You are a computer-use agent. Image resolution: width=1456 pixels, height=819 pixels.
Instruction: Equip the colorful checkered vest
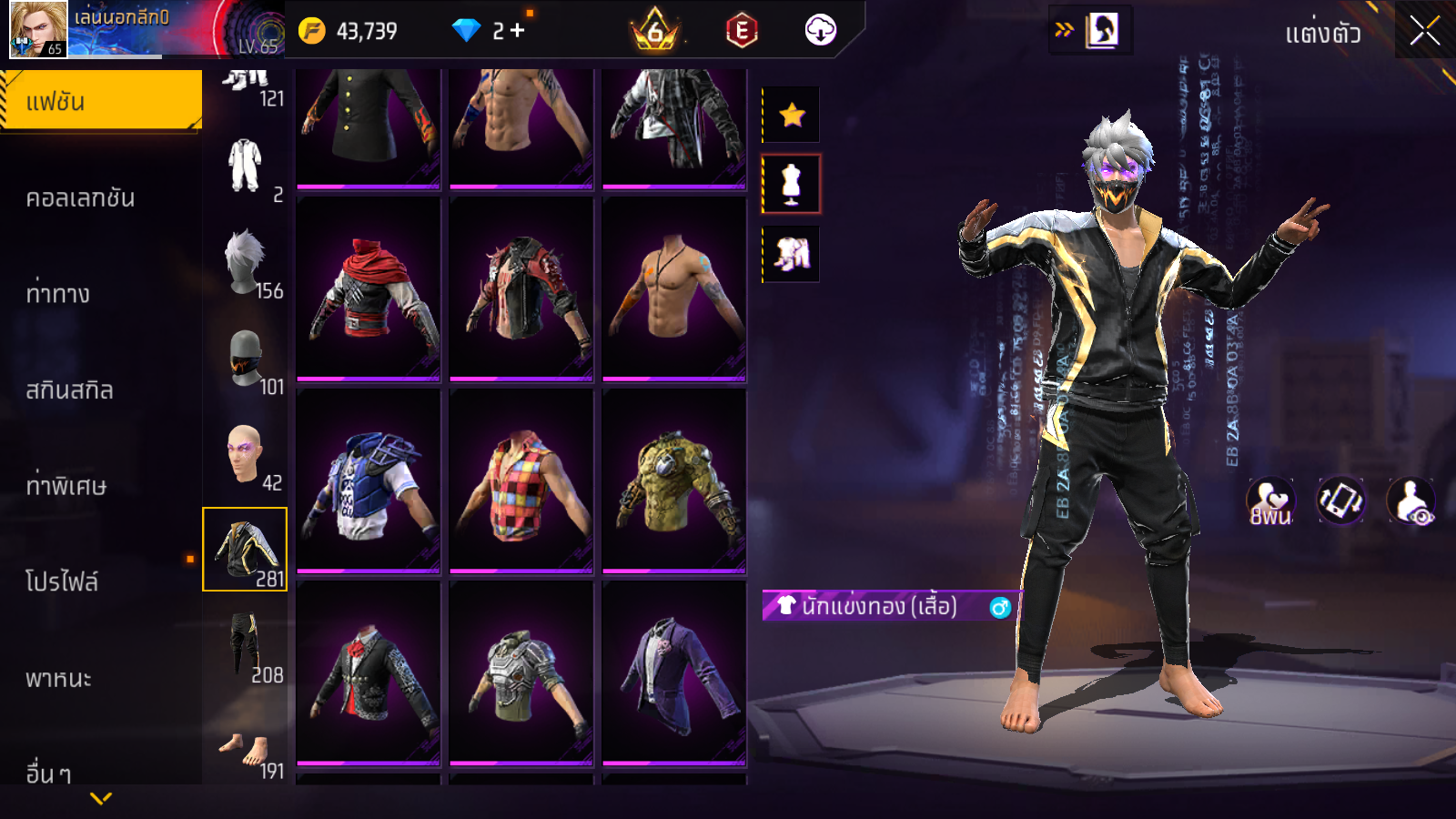pos(521,481)
